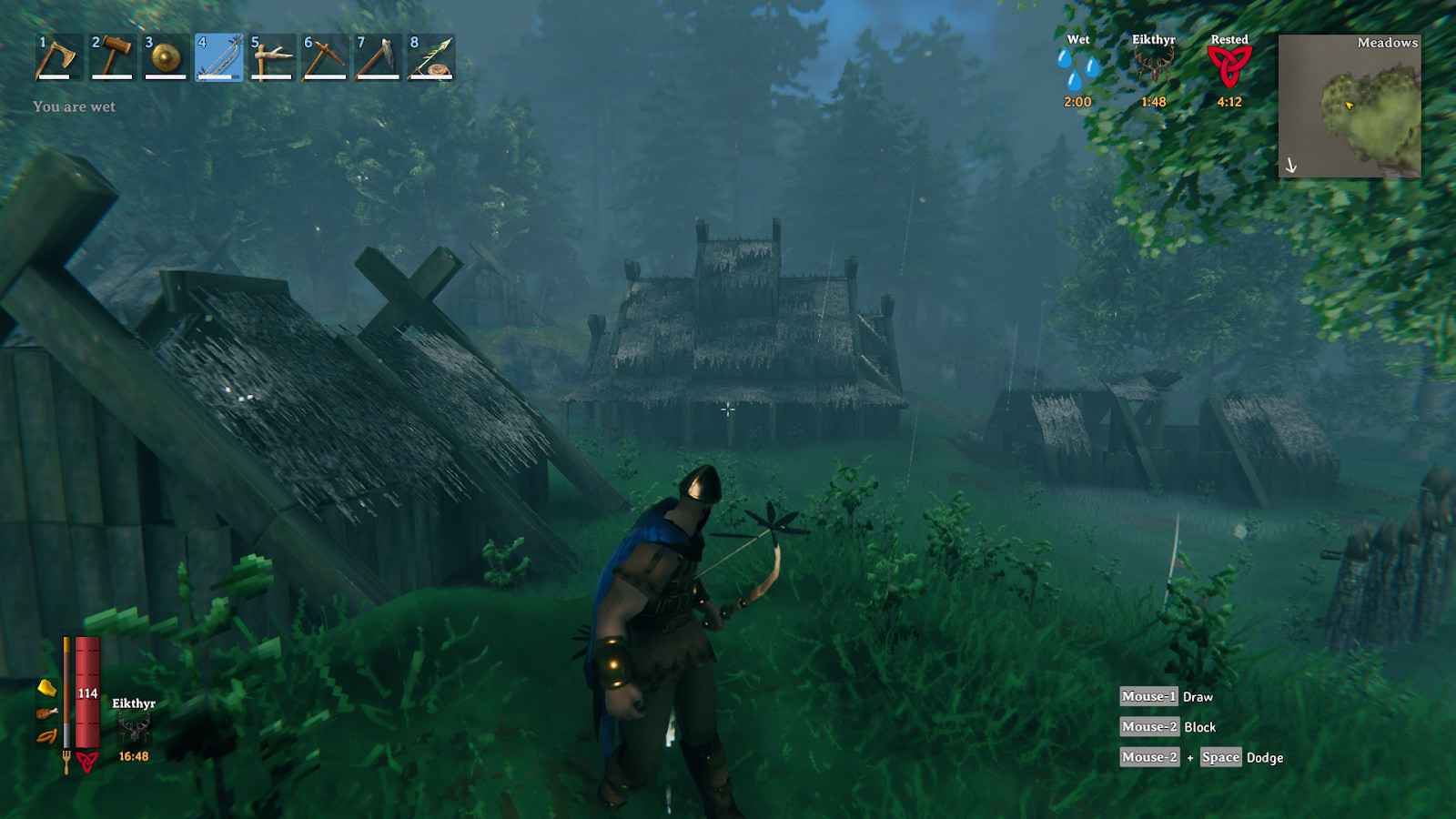Viewport: 1456px width, 819px height.
Task: Activate the Eikthyr forsaken power icon
Action: (x=134, y=728)
